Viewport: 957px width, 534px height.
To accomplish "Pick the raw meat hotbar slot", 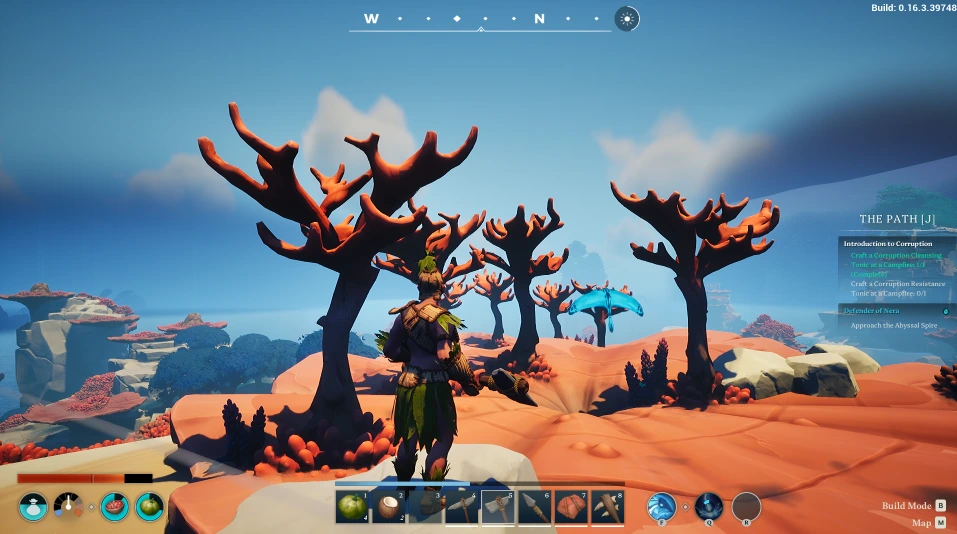I will tap(570, 507).
